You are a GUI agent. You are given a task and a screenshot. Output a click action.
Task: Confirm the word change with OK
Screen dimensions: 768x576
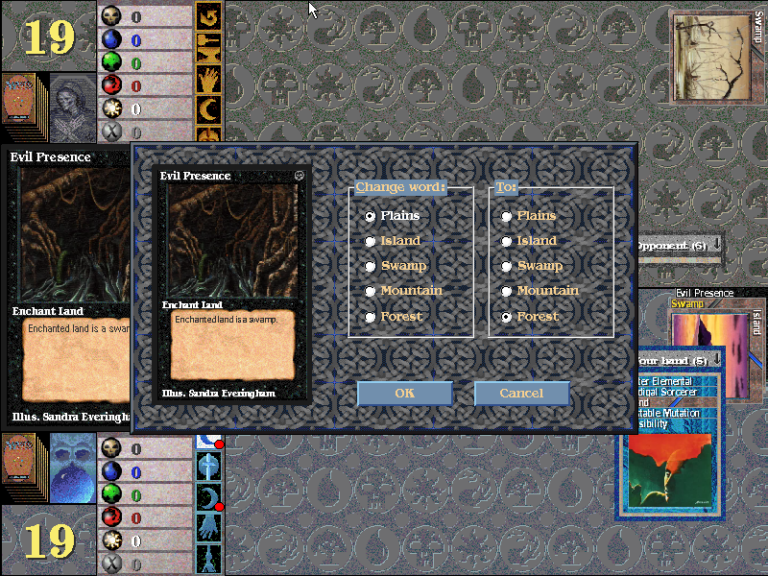tap(404, 393)
